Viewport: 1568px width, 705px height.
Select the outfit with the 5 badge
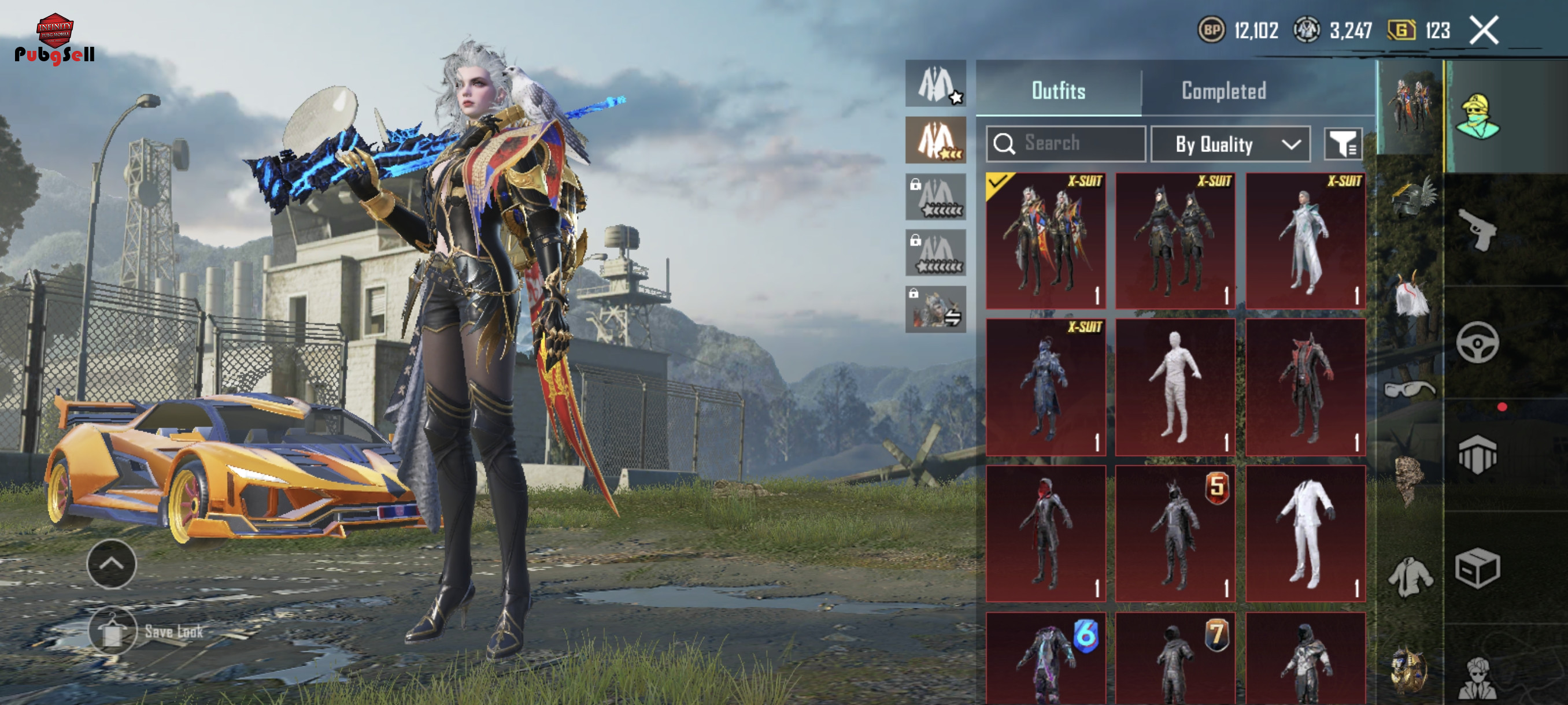pos(1175,533)
